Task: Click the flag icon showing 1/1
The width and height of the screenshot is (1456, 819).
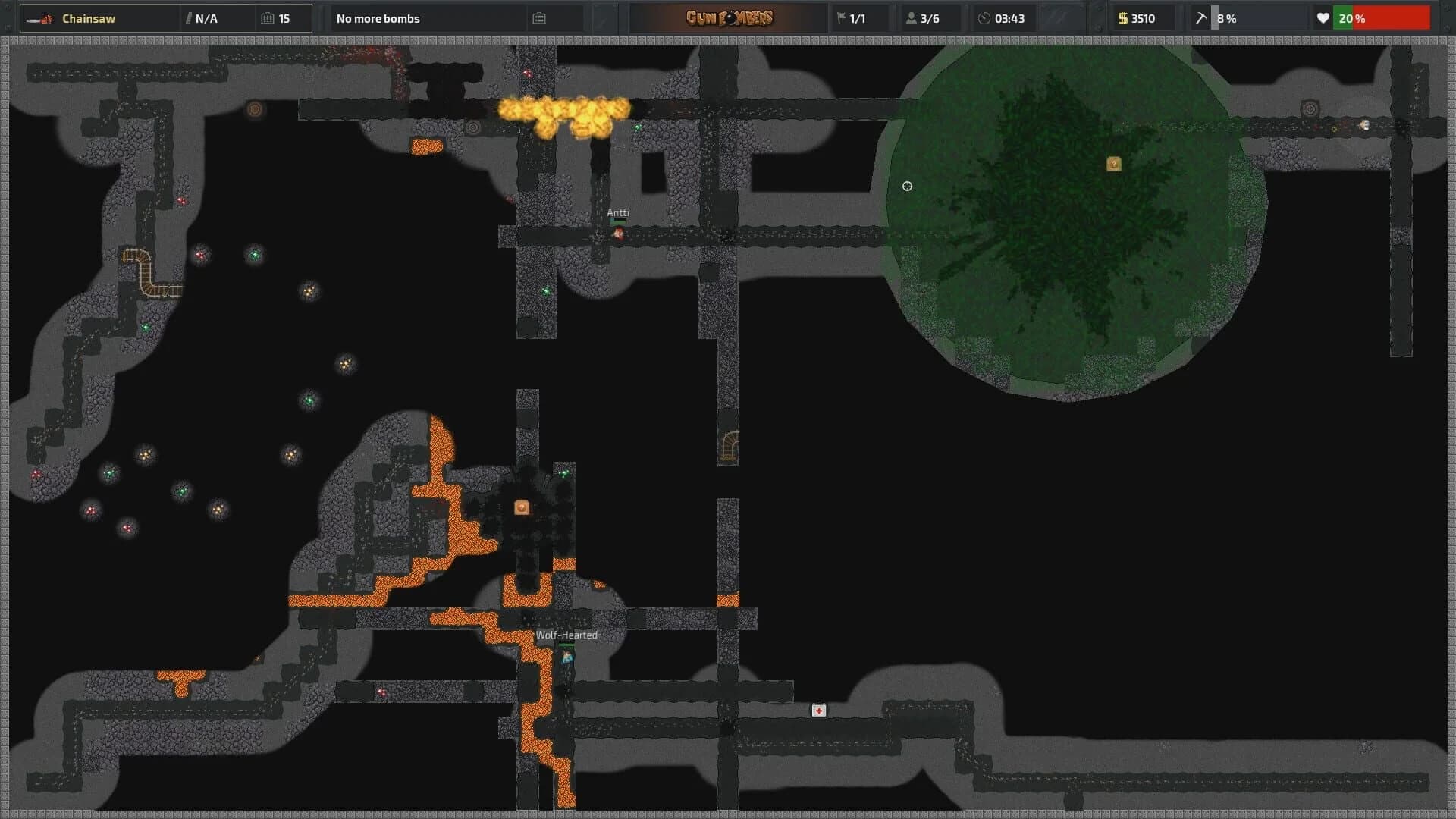Action: [842, 18]
